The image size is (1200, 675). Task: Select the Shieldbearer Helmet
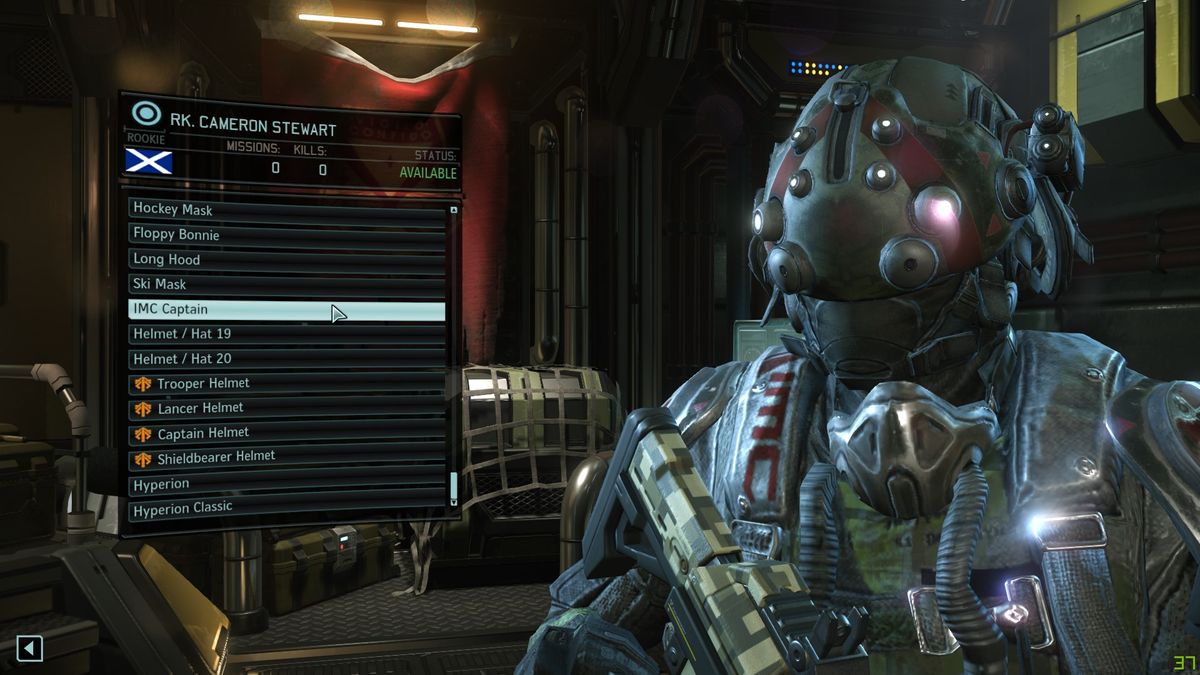[x=287, y=458]
